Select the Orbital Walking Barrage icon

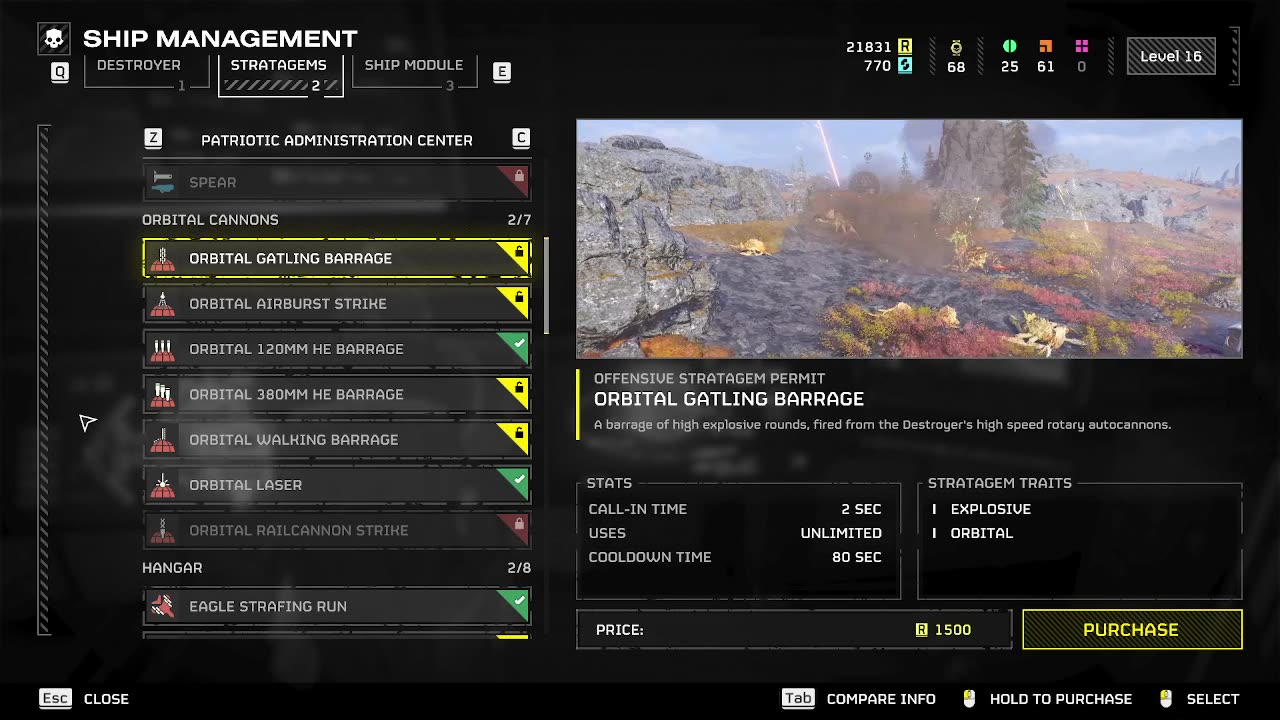coord(164,439)
